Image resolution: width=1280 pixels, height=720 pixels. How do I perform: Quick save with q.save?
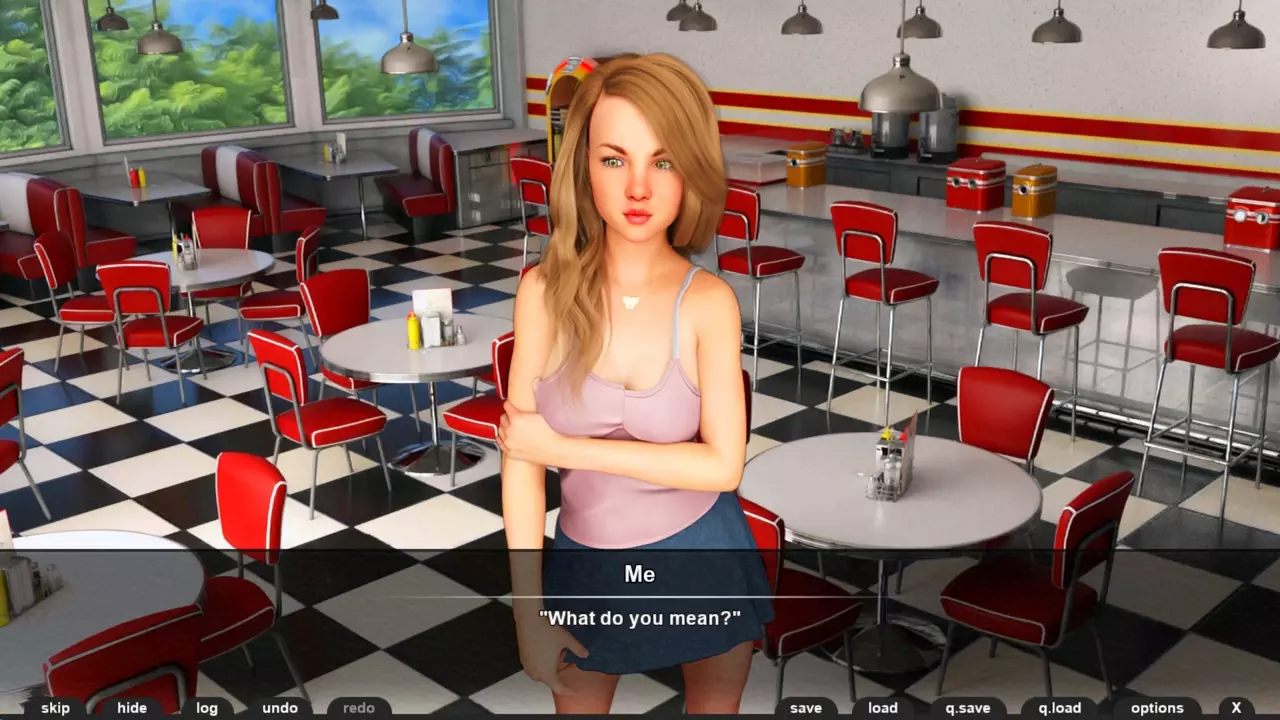click(968, 708)
